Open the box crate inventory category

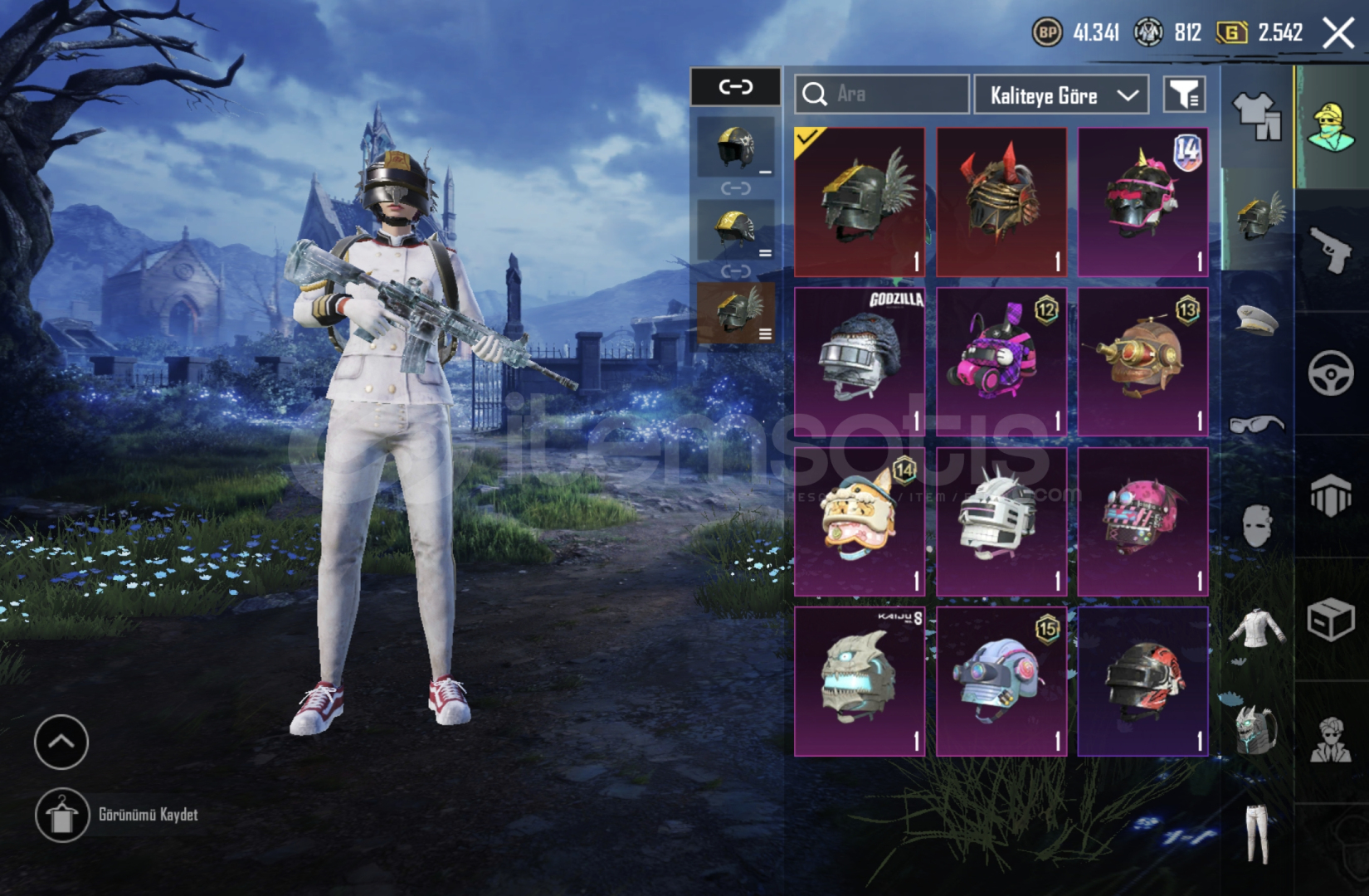coord(1331,619)
